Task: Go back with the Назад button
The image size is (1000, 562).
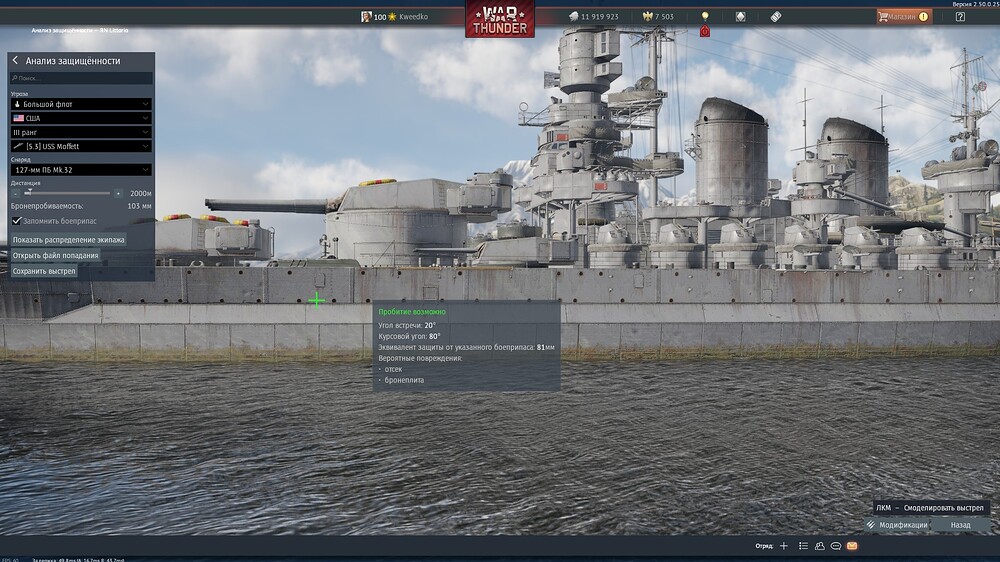Action: pyautogui.click(x=960, y=525)
